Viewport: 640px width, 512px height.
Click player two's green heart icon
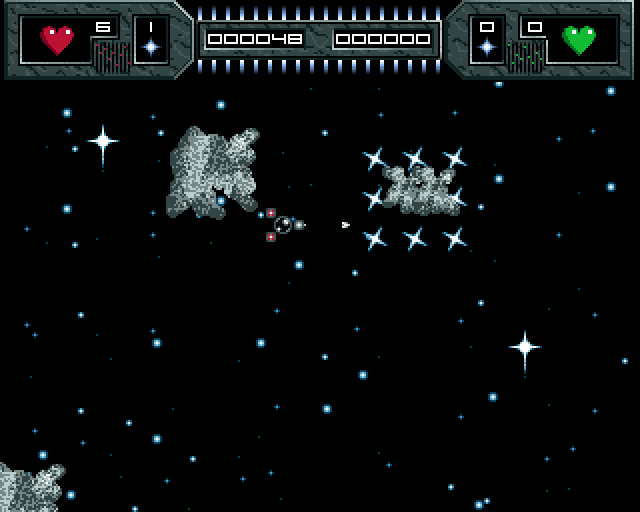[x=579, y=40]
